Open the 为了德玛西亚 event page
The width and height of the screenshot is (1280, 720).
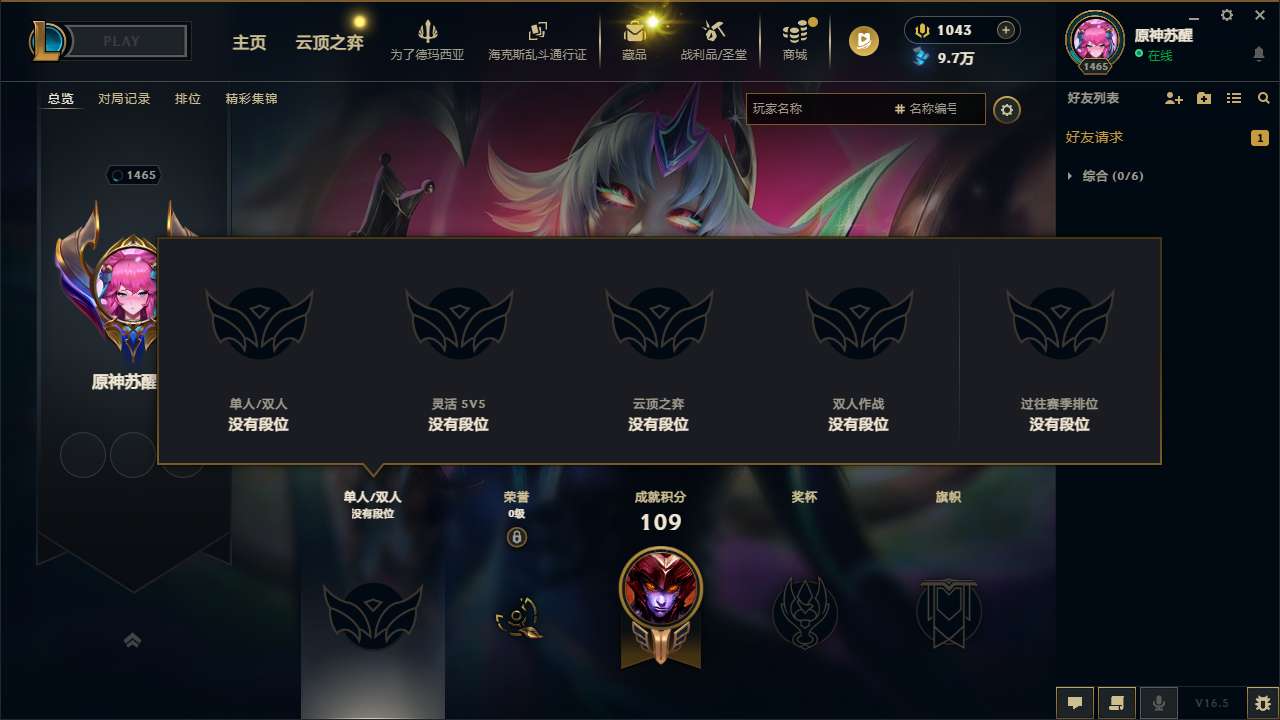pyautogui.click(x=430, y=41)
